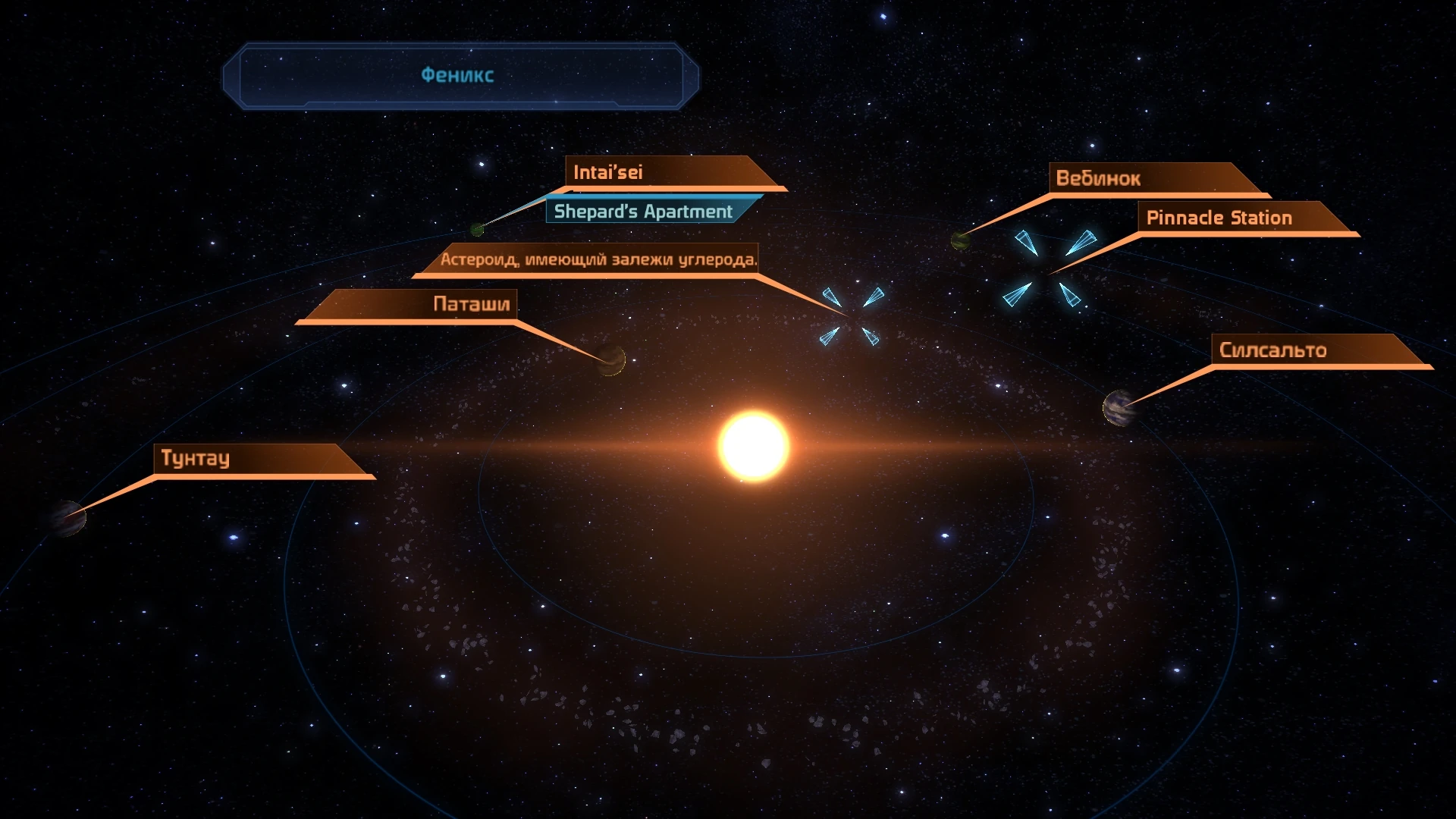
Task: Select the Intai'sei planet label
Action: tap(608, 172)
